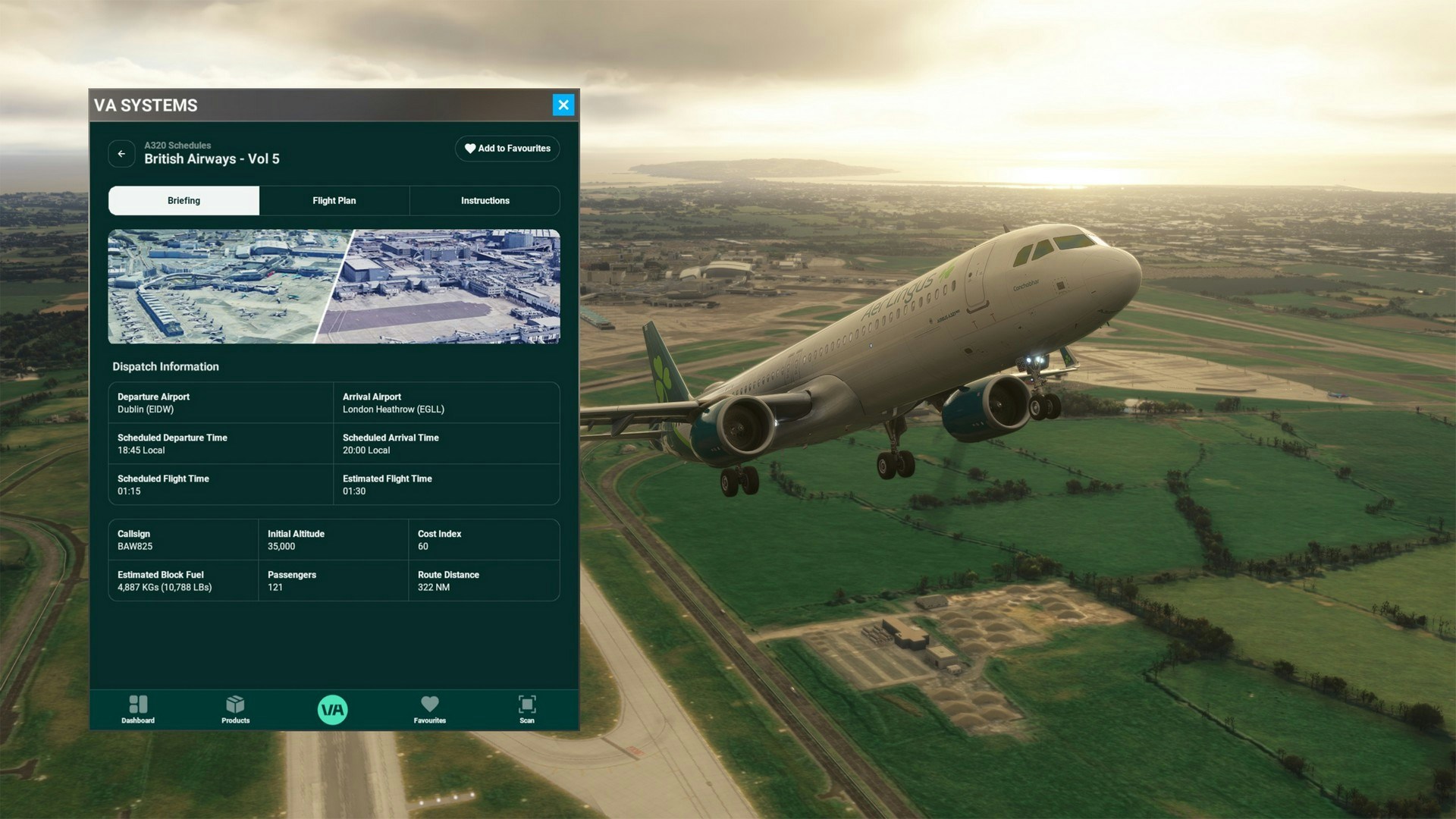1456x819 pixels.
Task: View the Favourites list
Action: (429, 709)
